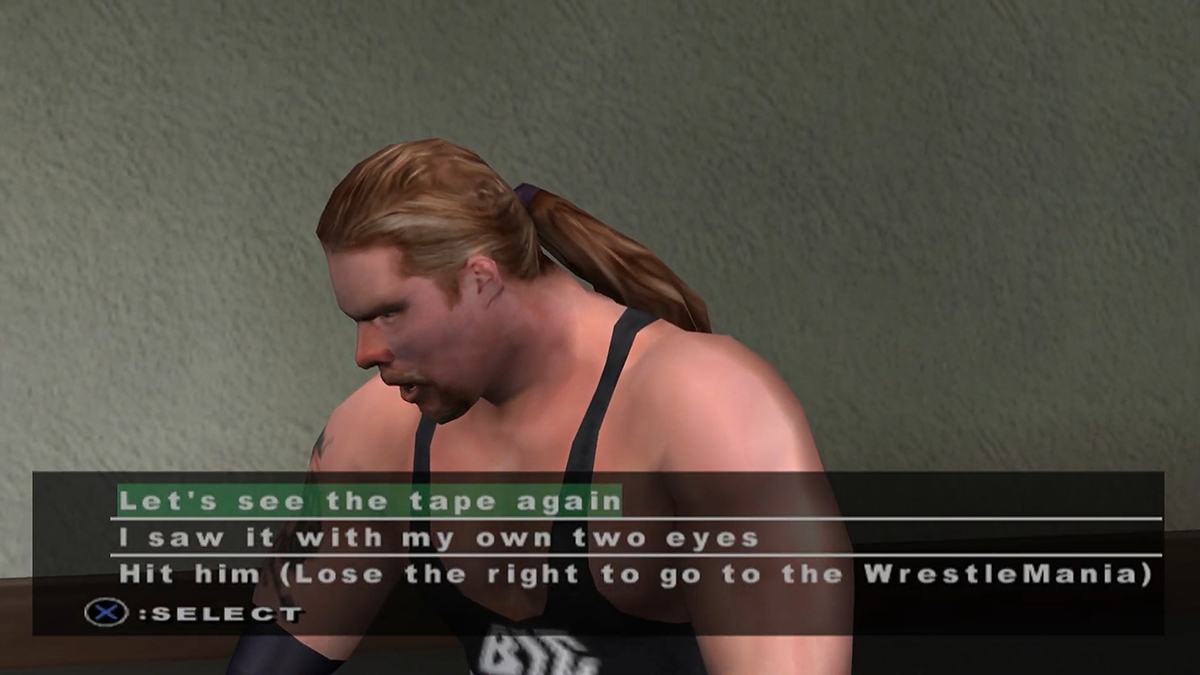The height and width of the screenshot is (675, 1200).
Task: Pick the "Hit him" dialogue option
Action: tap(635, 575)
